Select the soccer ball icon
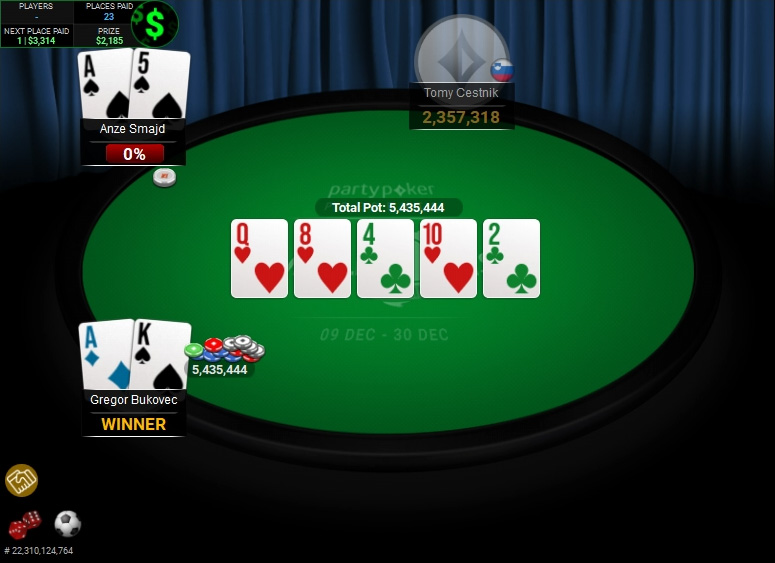 [x=67, y=523]
